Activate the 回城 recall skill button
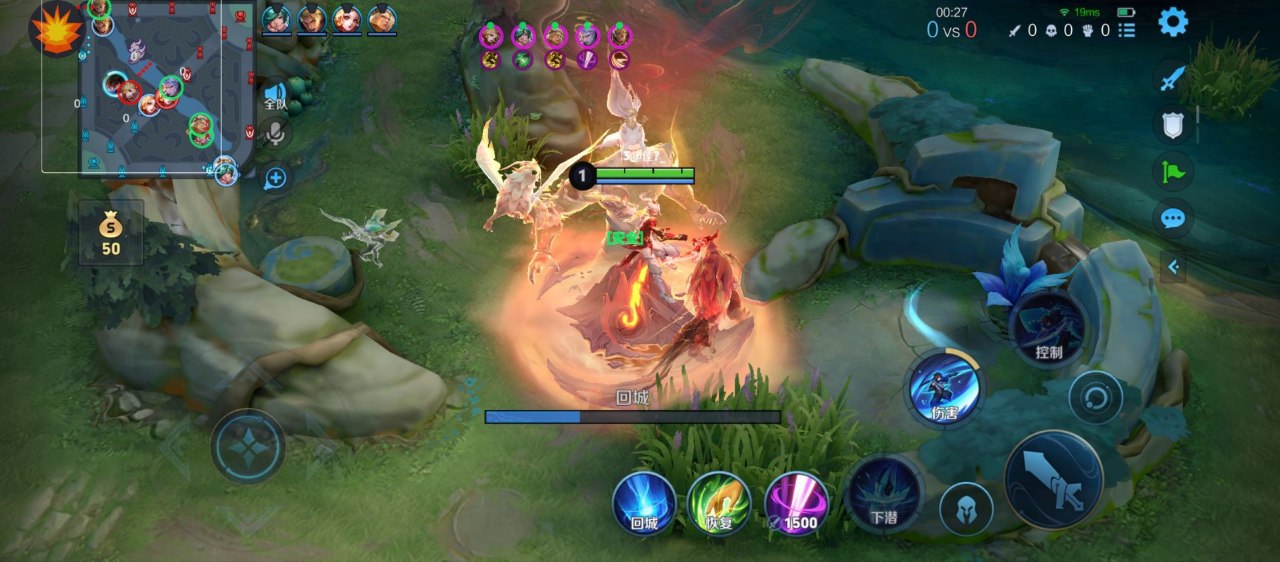Image resolution: width=1280 pixels, height=562 pixels. coord(644,503)
